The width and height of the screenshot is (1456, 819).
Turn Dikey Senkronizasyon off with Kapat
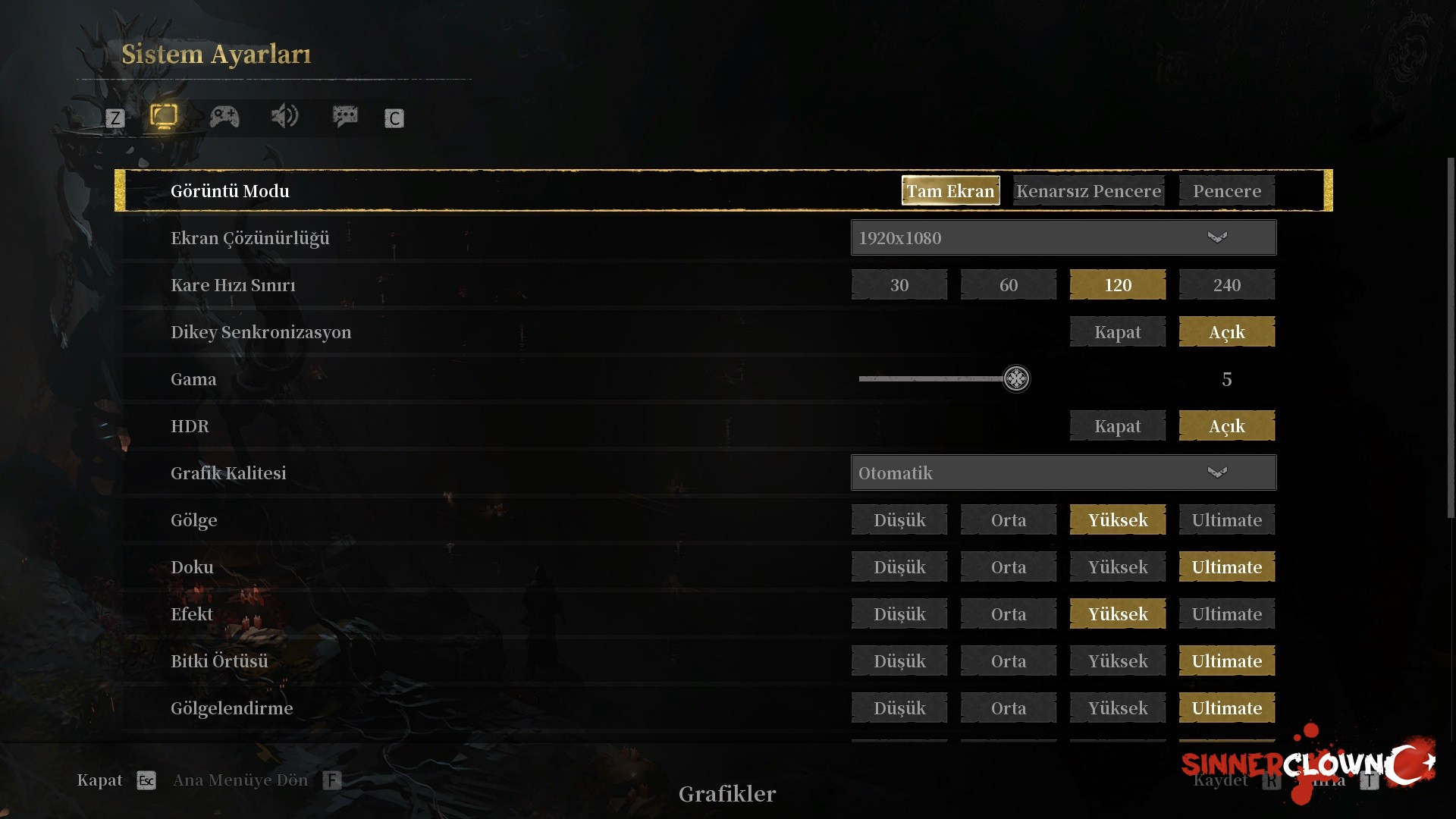coord(1117,332)
